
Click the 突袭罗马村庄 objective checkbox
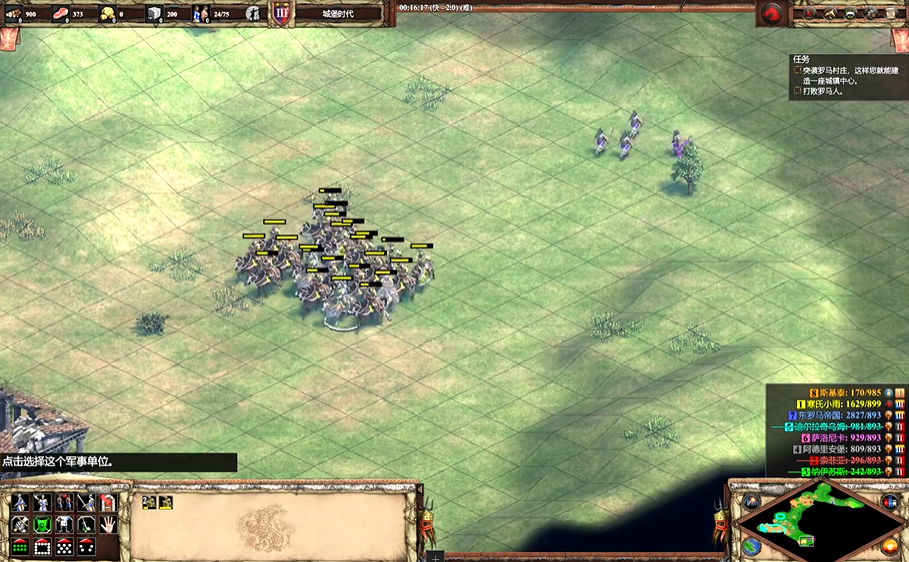(x=797, y=70)
